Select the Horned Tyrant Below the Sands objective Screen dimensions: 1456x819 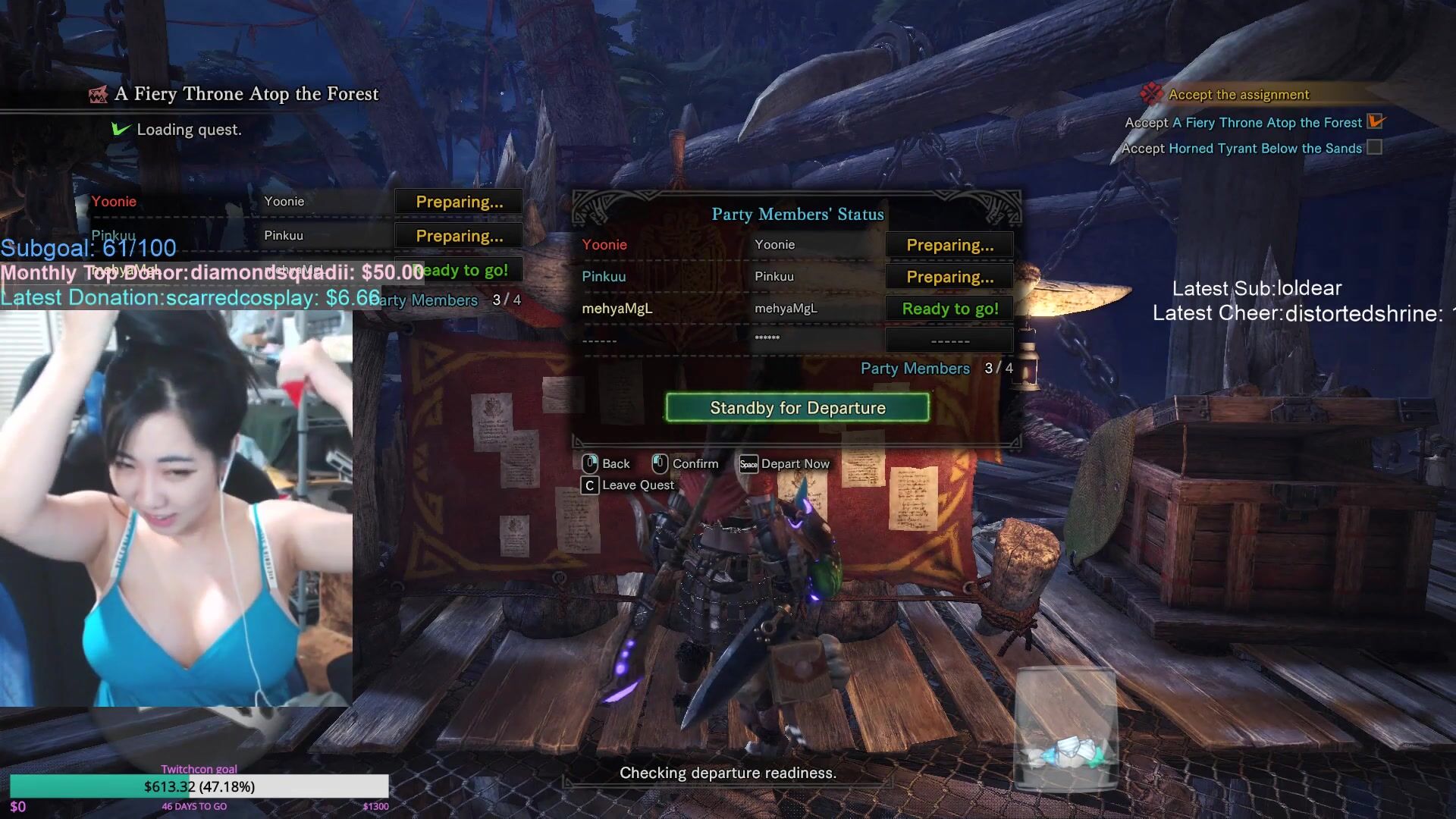pyautogui.click(x=1264, y=149)
